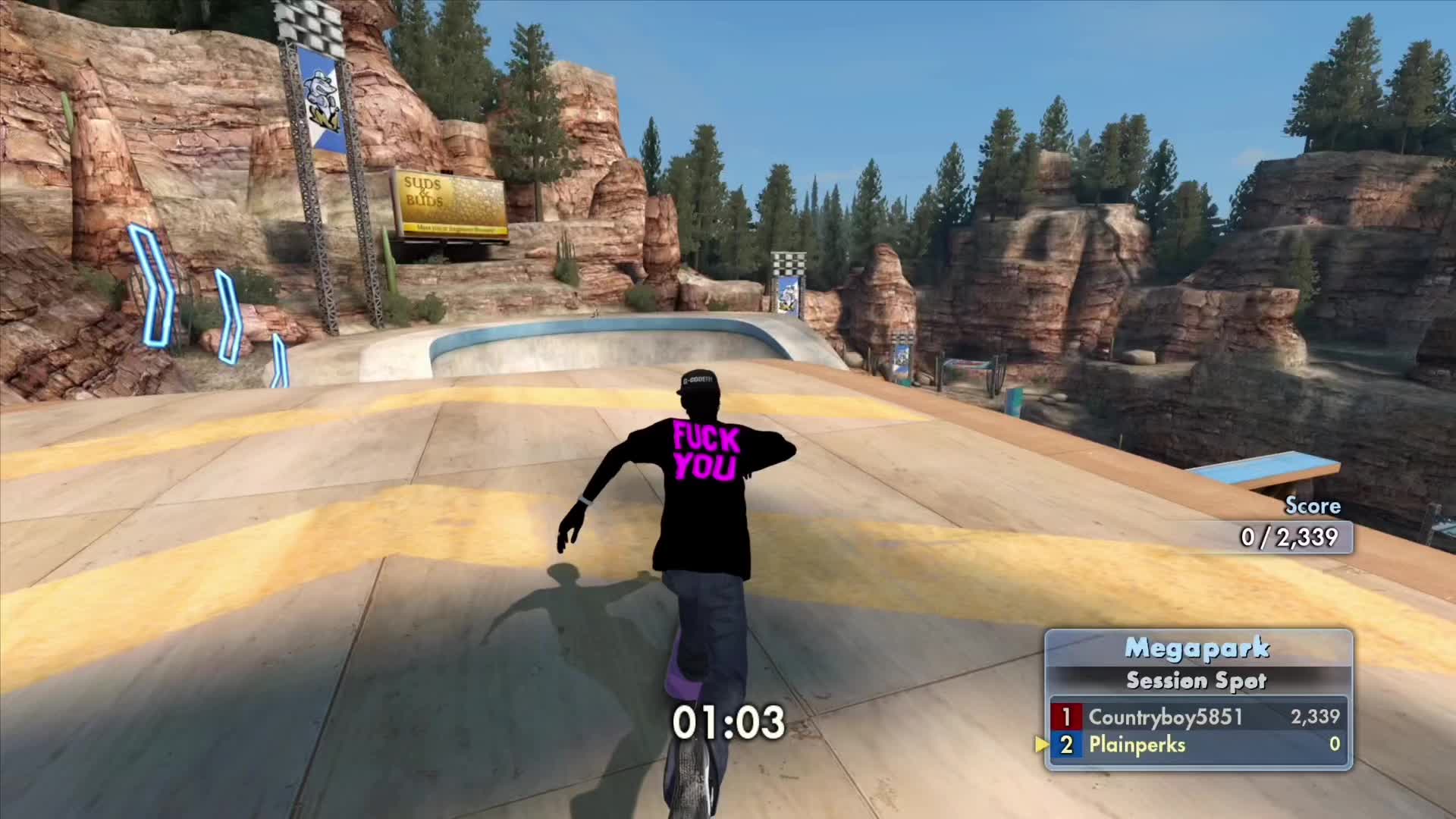This screenshot has width=1456, height=819.
Task: Click the Megapark Session Spot header
Action: click(1197, 664)
